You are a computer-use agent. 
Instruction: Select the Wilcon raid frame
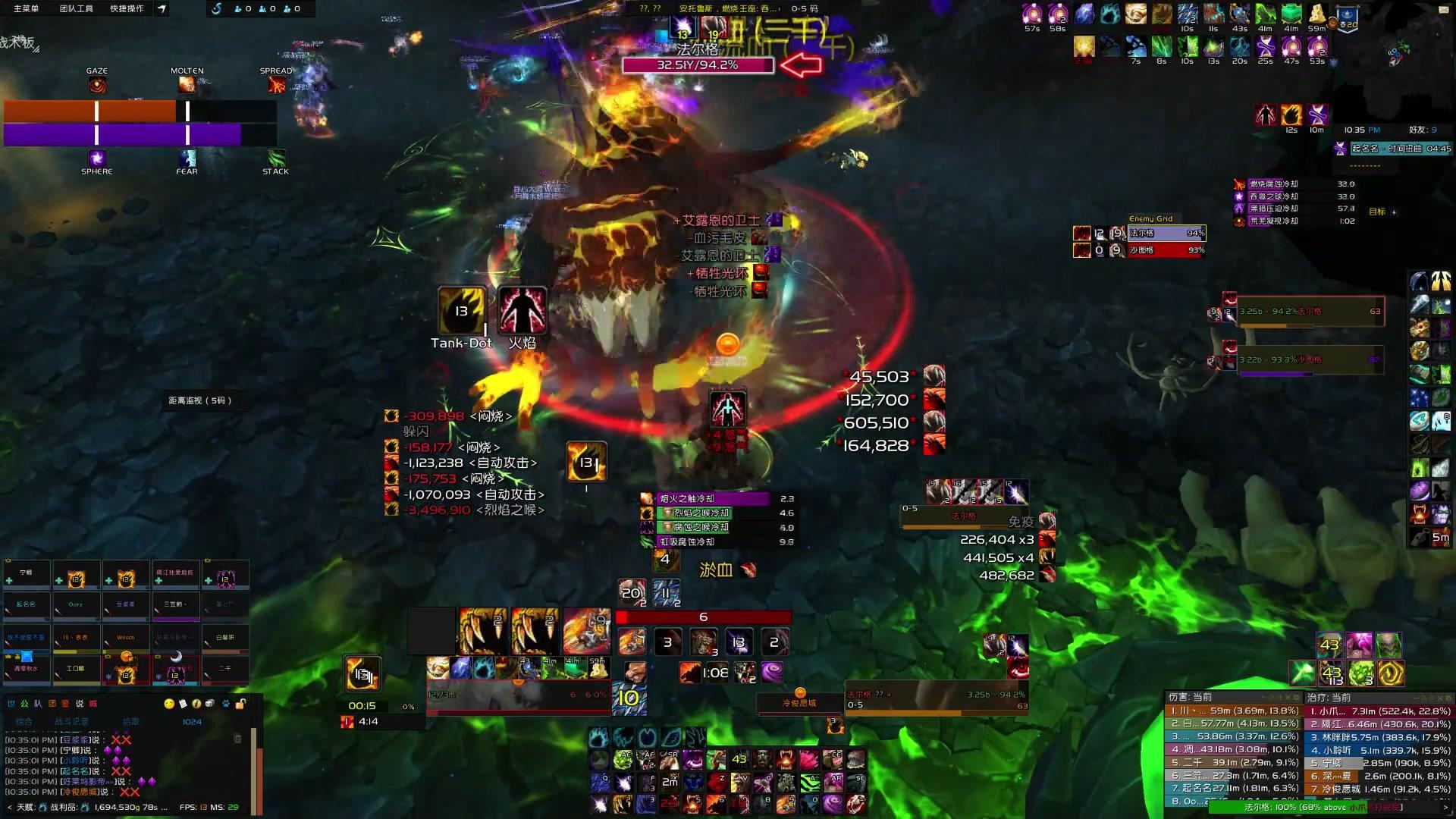pos(126,638)
